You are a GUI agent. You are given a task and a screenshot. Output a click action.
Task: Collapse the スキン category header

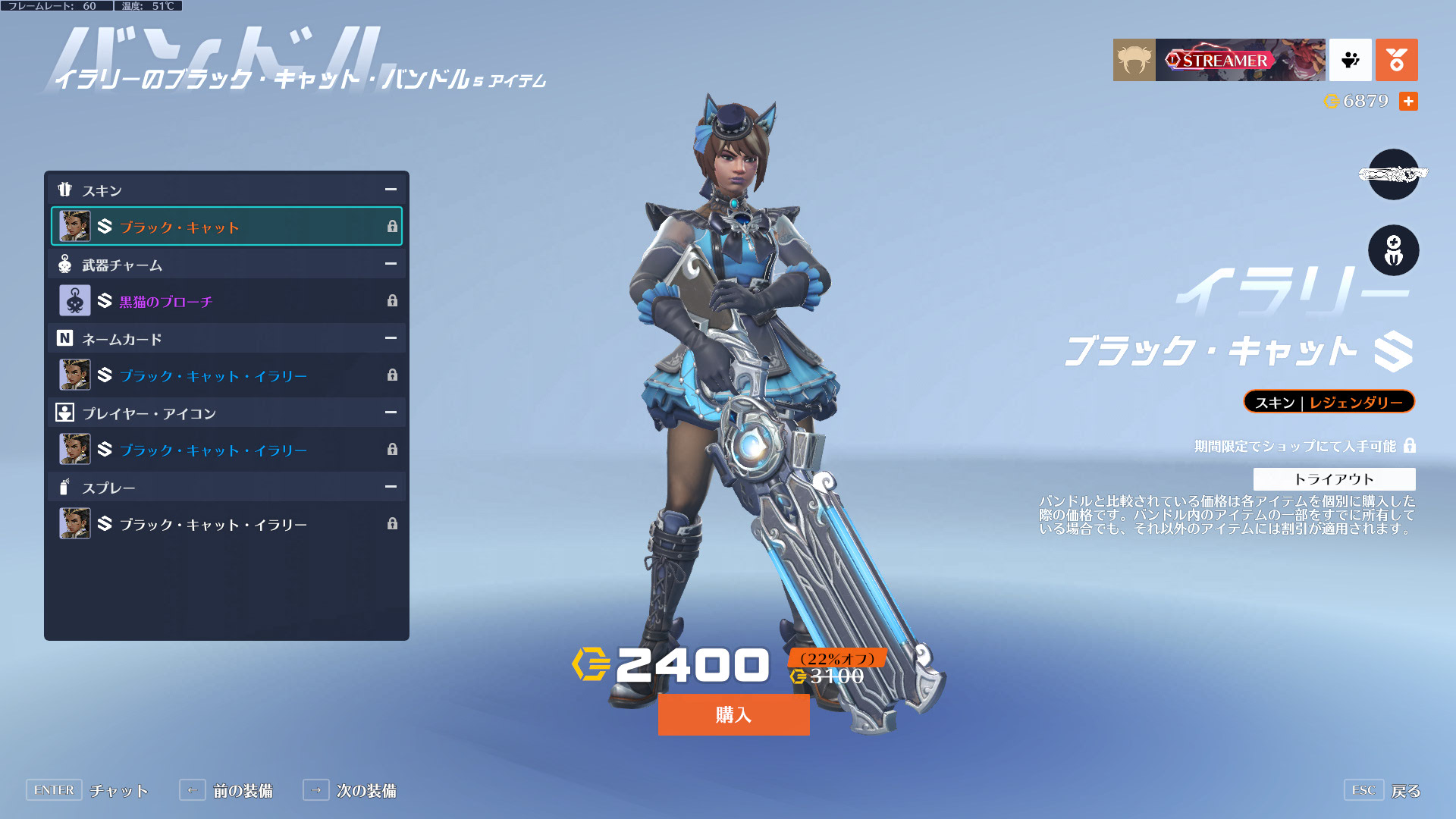pos(391,190)
